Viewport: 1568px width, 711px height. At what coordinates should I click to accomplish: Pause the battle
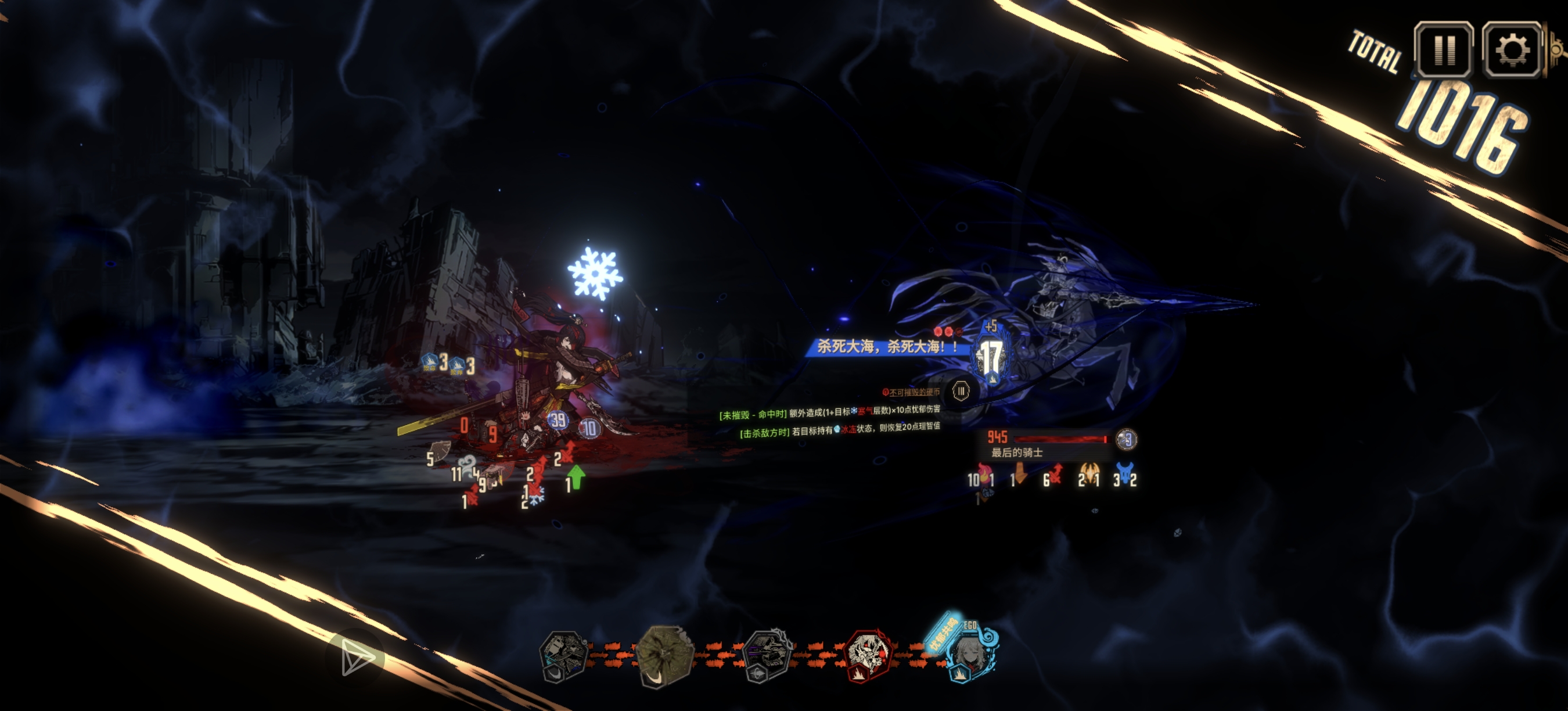[1443, 49]
